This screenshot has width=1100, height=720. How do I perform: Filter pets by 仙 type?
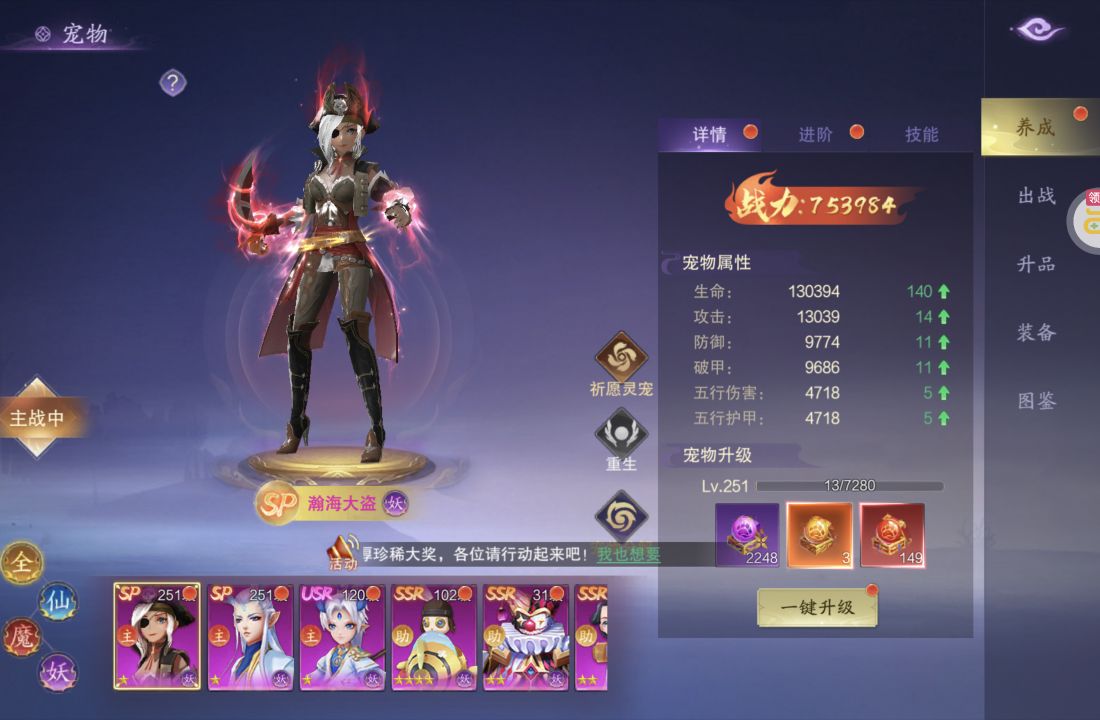(x=57, y=601)
